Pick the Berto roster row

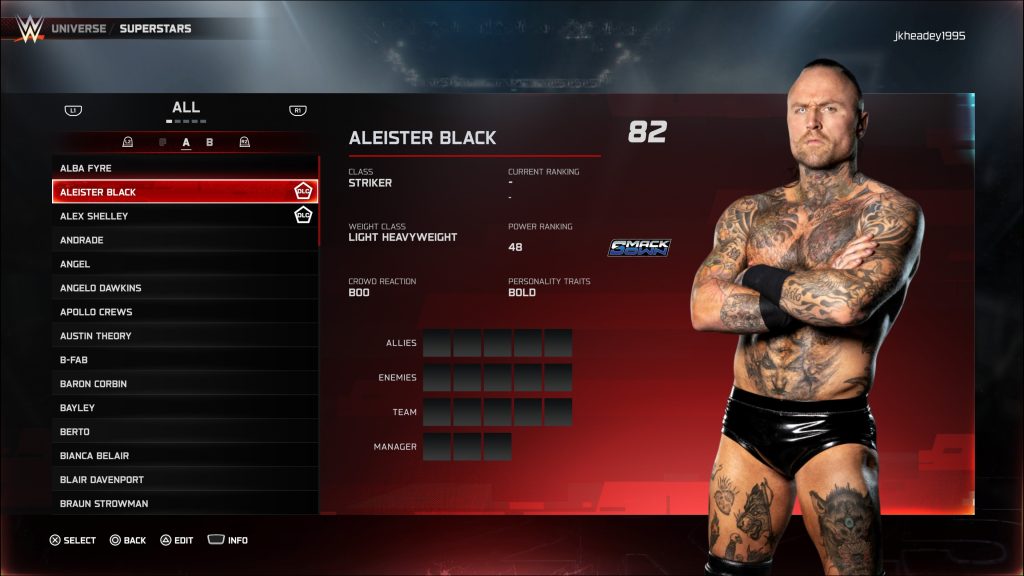pos(185,432)
